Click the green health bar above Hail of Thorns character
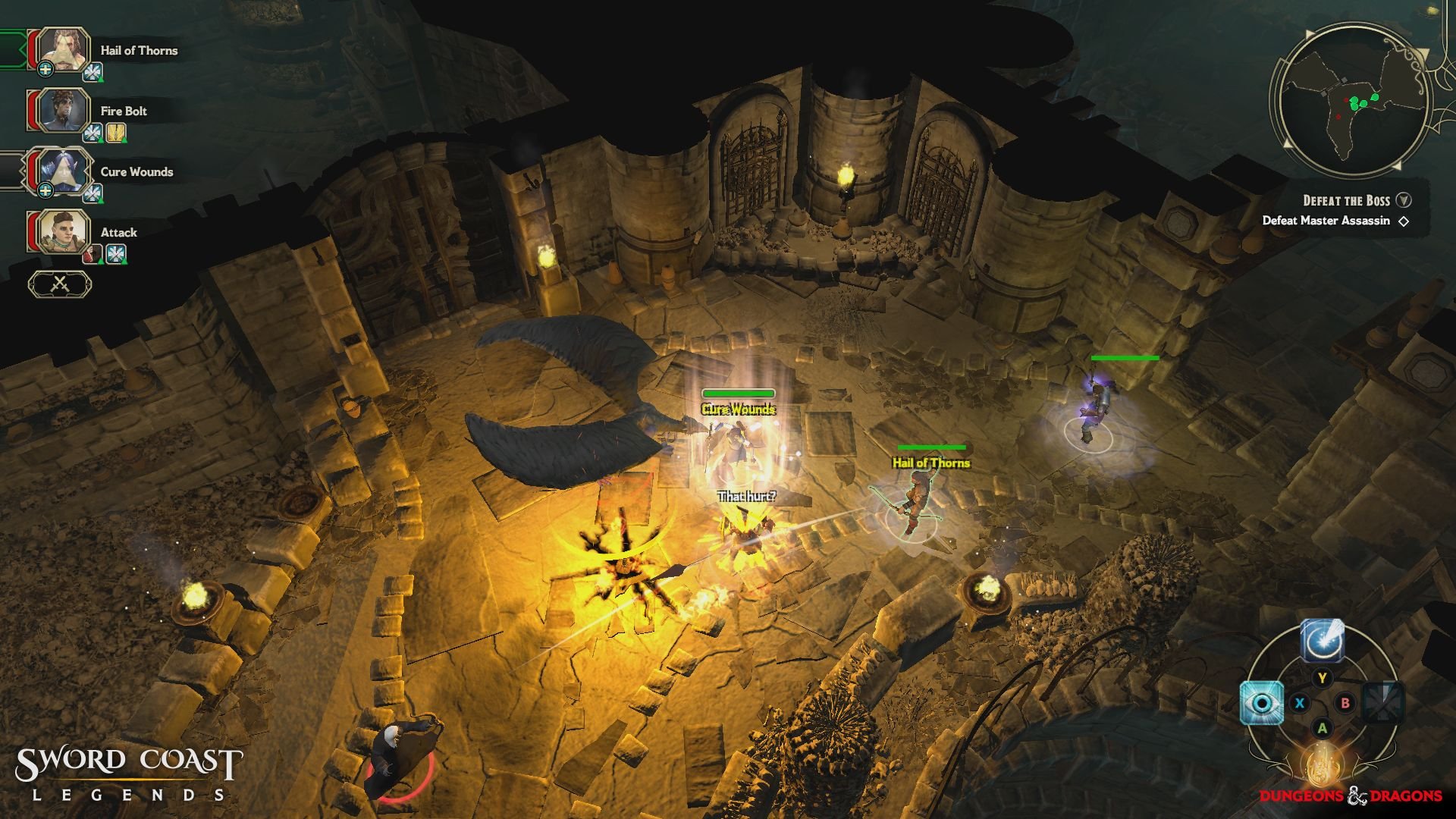 point(931,446)
